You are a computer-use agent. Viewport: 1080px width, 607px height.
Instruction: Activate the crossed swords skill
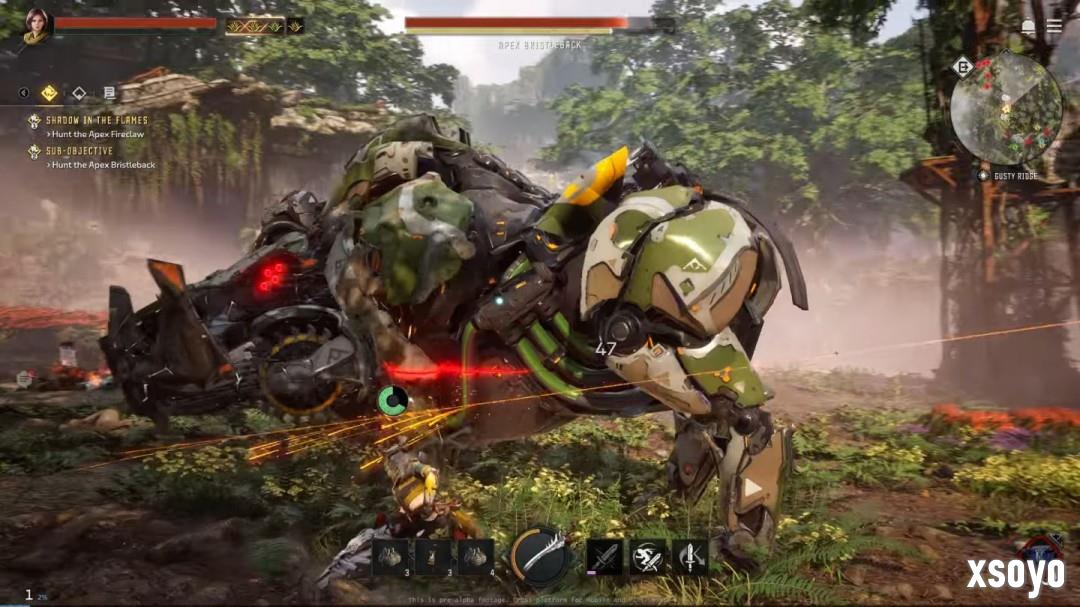pos(604,557)
